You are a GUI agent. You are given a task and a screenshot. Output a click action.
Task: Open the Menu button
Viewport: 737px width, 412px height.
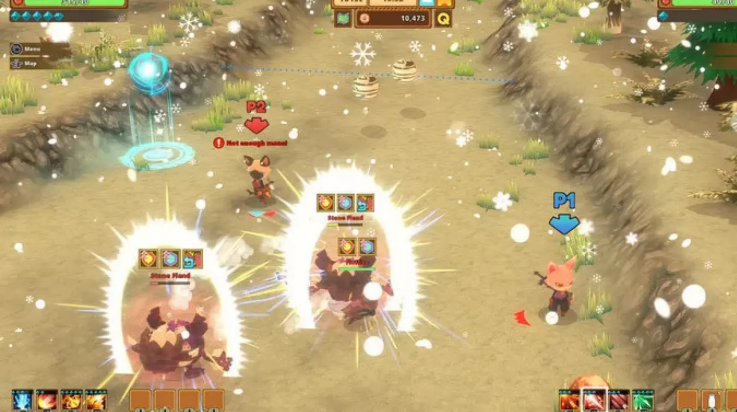27,49
